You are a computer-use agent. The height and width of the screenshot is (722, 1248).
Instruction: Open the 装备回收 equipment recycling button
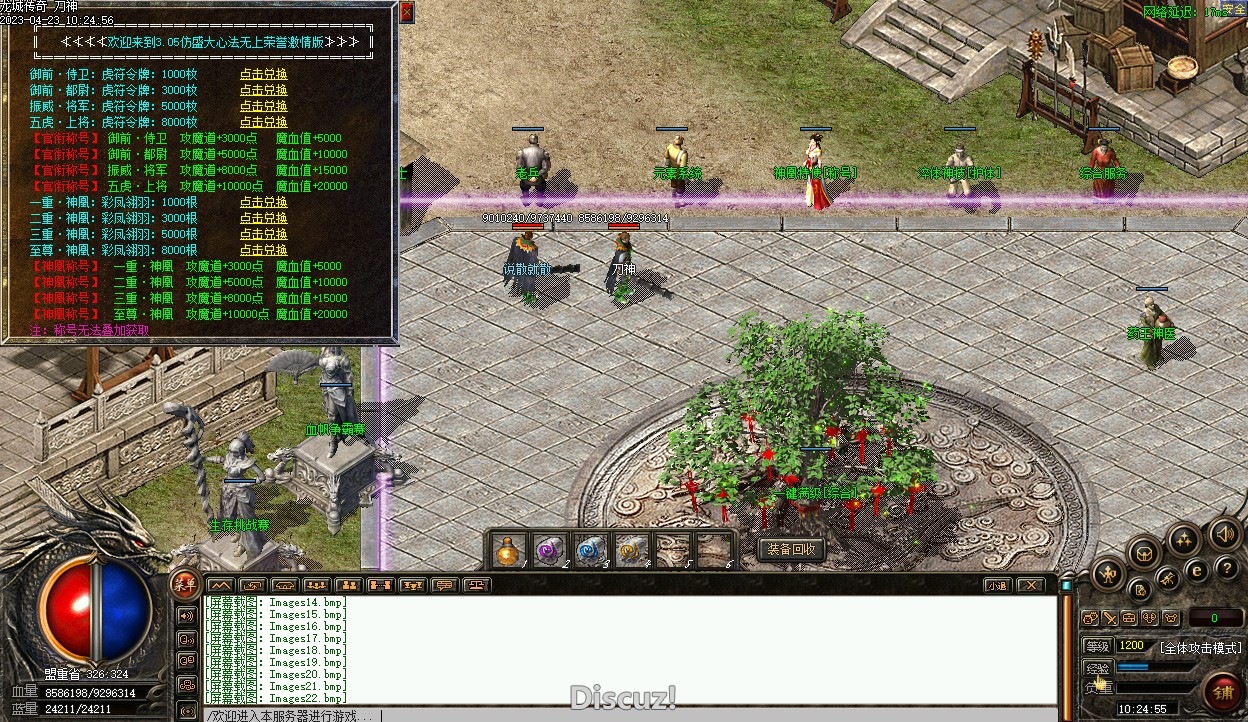(791, 549)
